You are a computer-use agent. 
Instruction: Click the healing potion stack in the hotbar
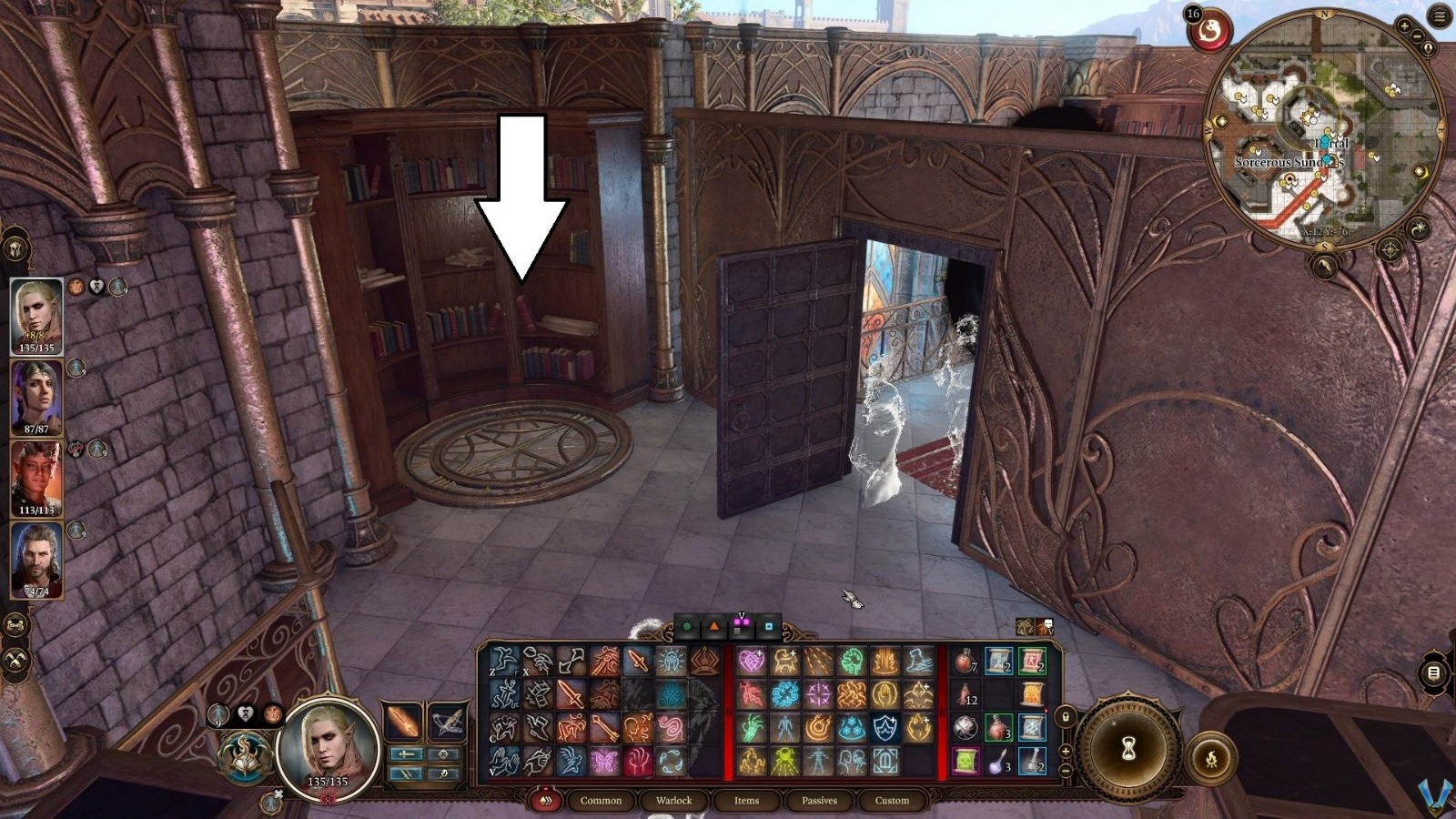pyautogui.click(x=966, y=661)
